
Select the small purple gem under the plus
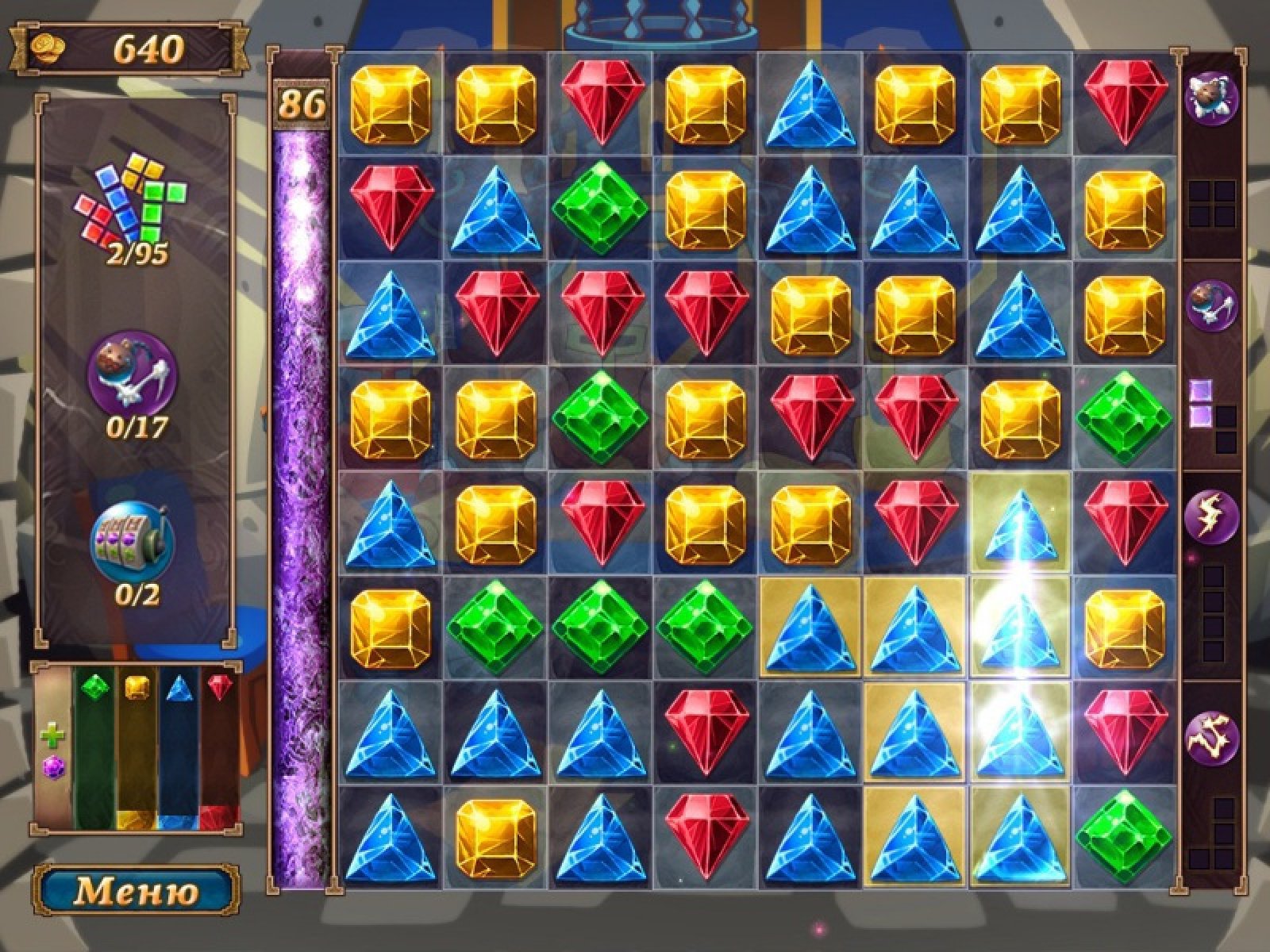[x=53, y=767]
